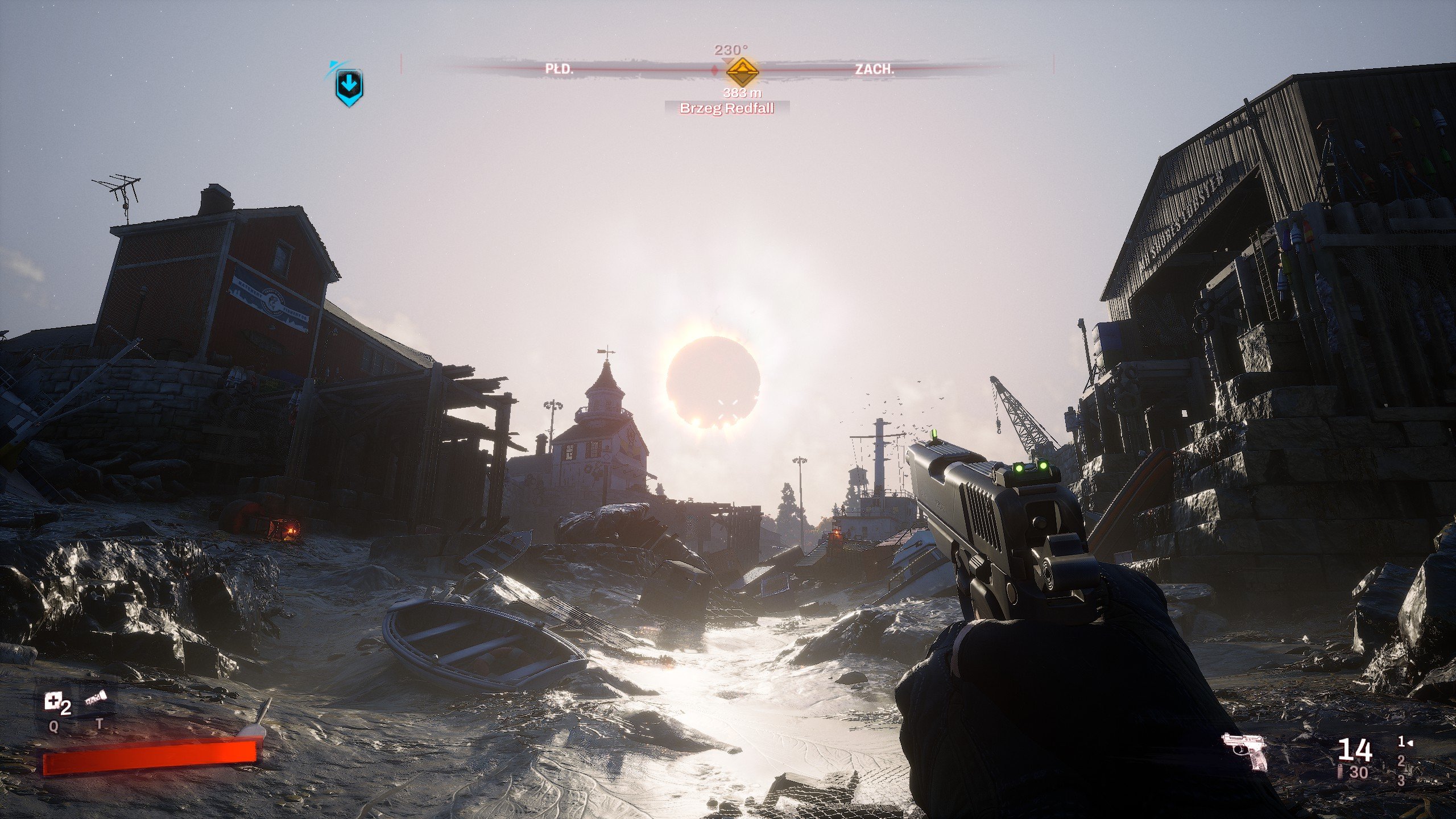This screenshot has height=819, width=1456.
Task: Select the medkit icon with count 2
Action: click(x=53, y=702)
